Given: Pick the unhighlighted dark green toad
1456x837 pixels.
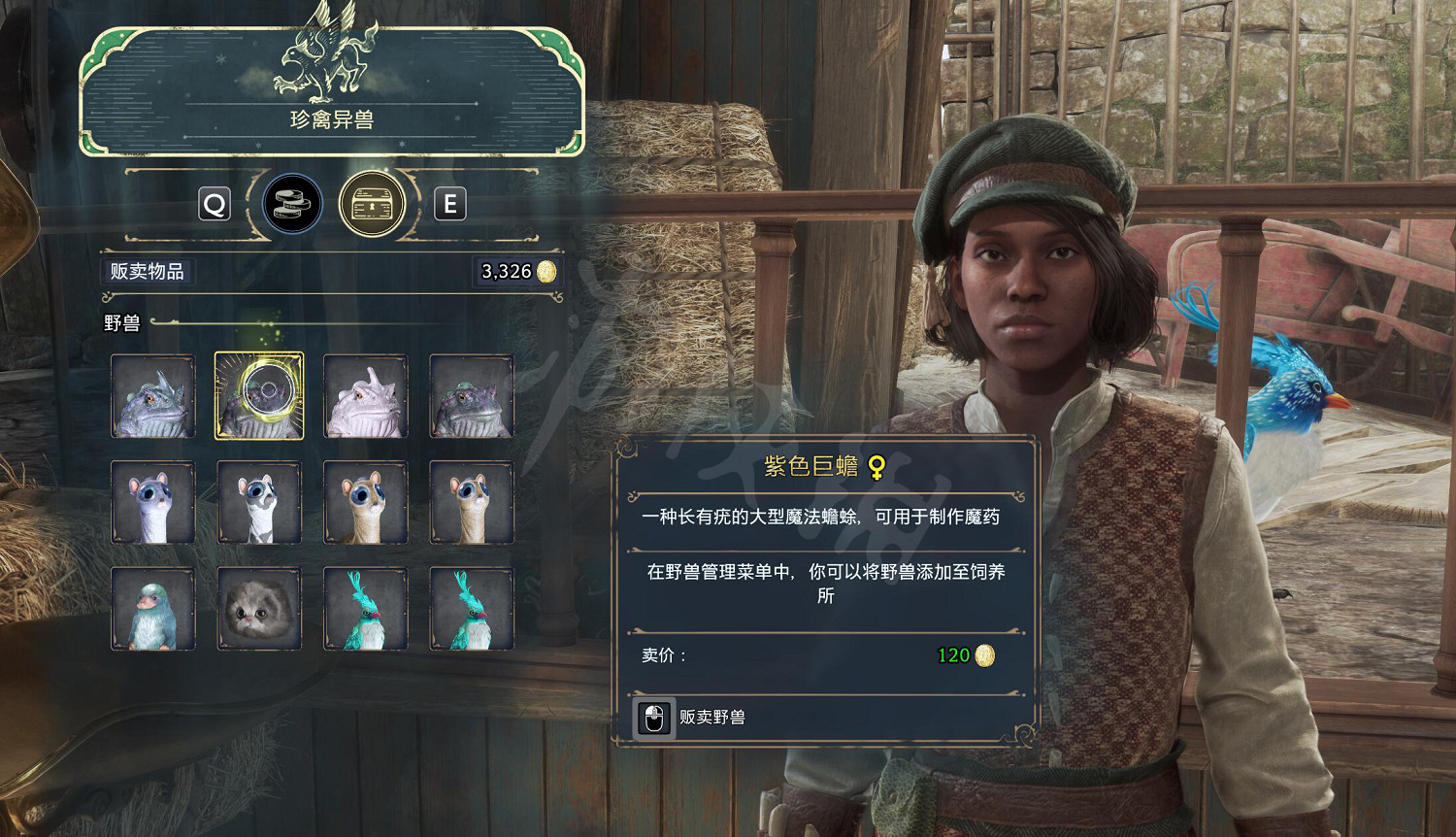Looking at the screenshot, I should click(x=472, y=396).
